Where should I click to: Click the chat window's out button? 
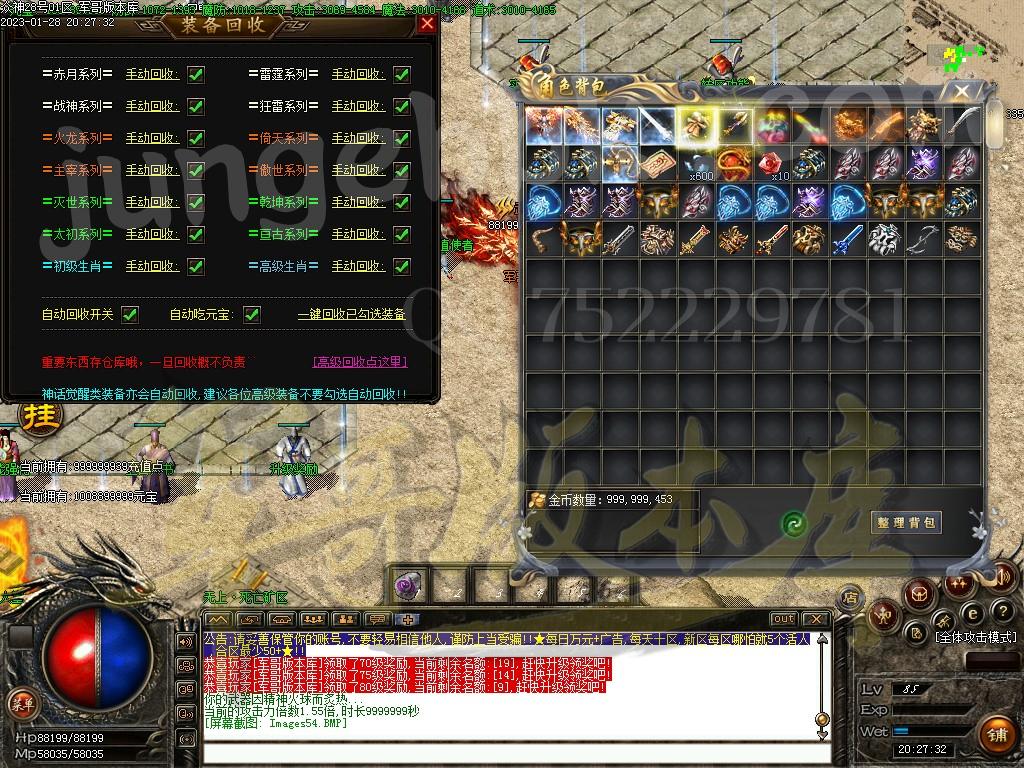pos(784,619)
